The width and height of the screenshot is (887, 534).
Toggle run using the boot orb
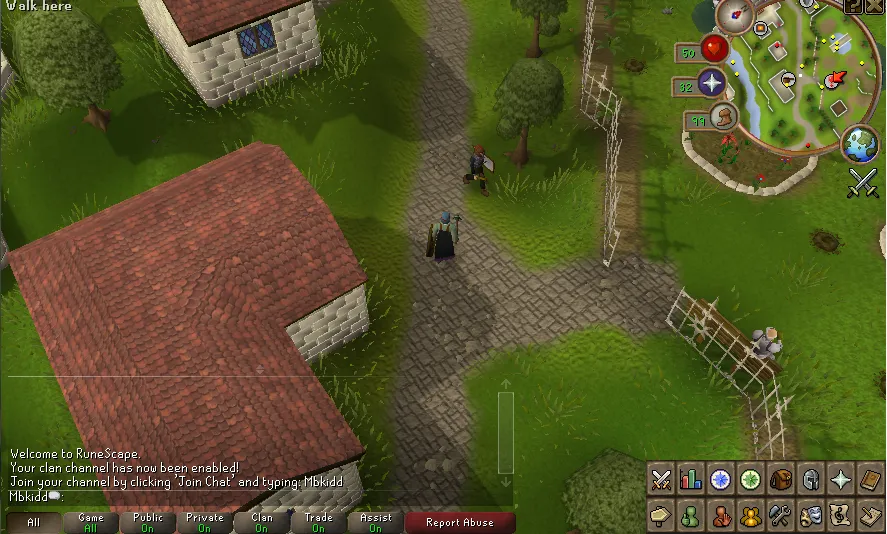coord(723,119)
